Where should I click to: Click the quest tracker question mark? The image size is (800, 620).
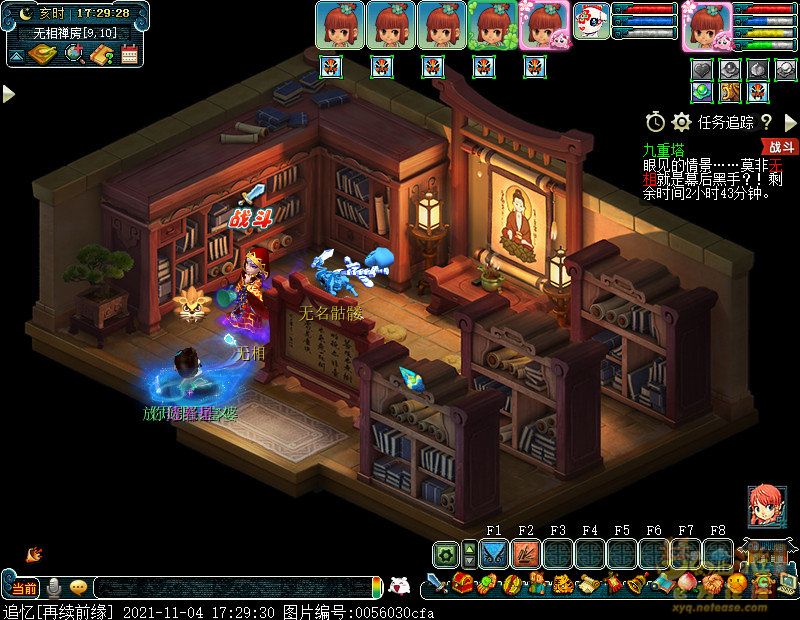click(766, 122)
